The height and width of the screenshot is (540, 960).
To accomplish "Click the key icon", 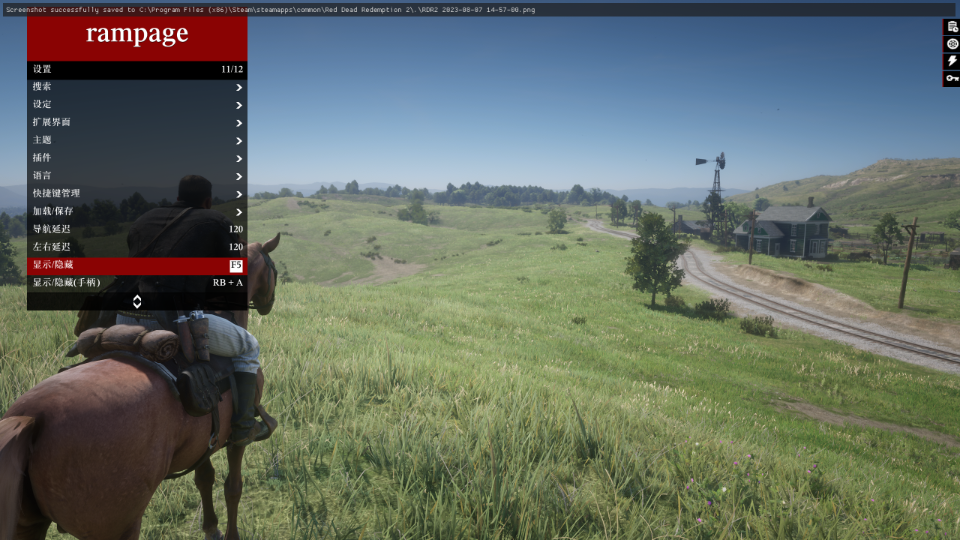I will click(x=952, y=78).
